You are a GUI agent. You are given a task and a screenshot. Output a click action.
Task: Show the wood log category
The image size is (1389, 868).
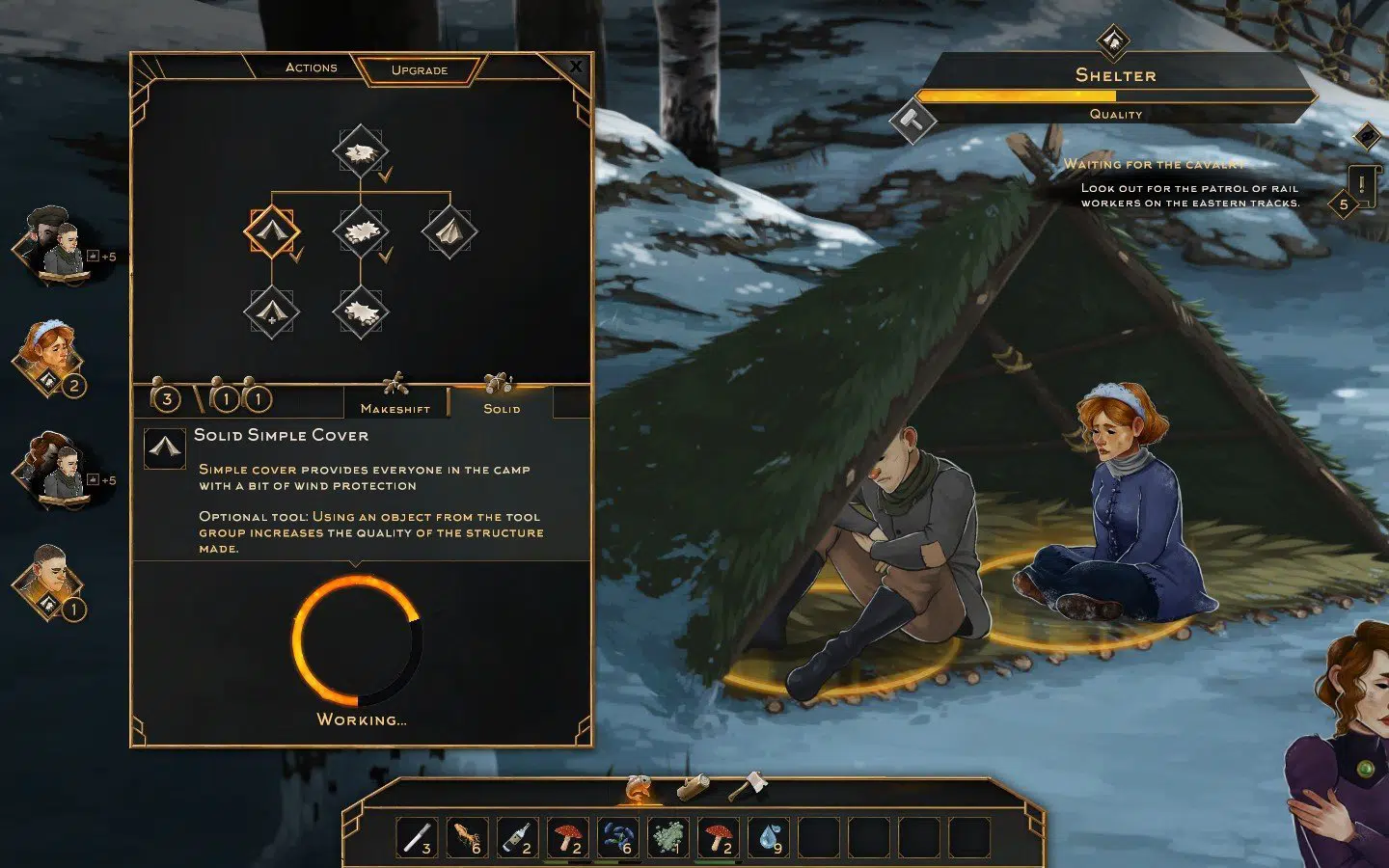(694, 788)
